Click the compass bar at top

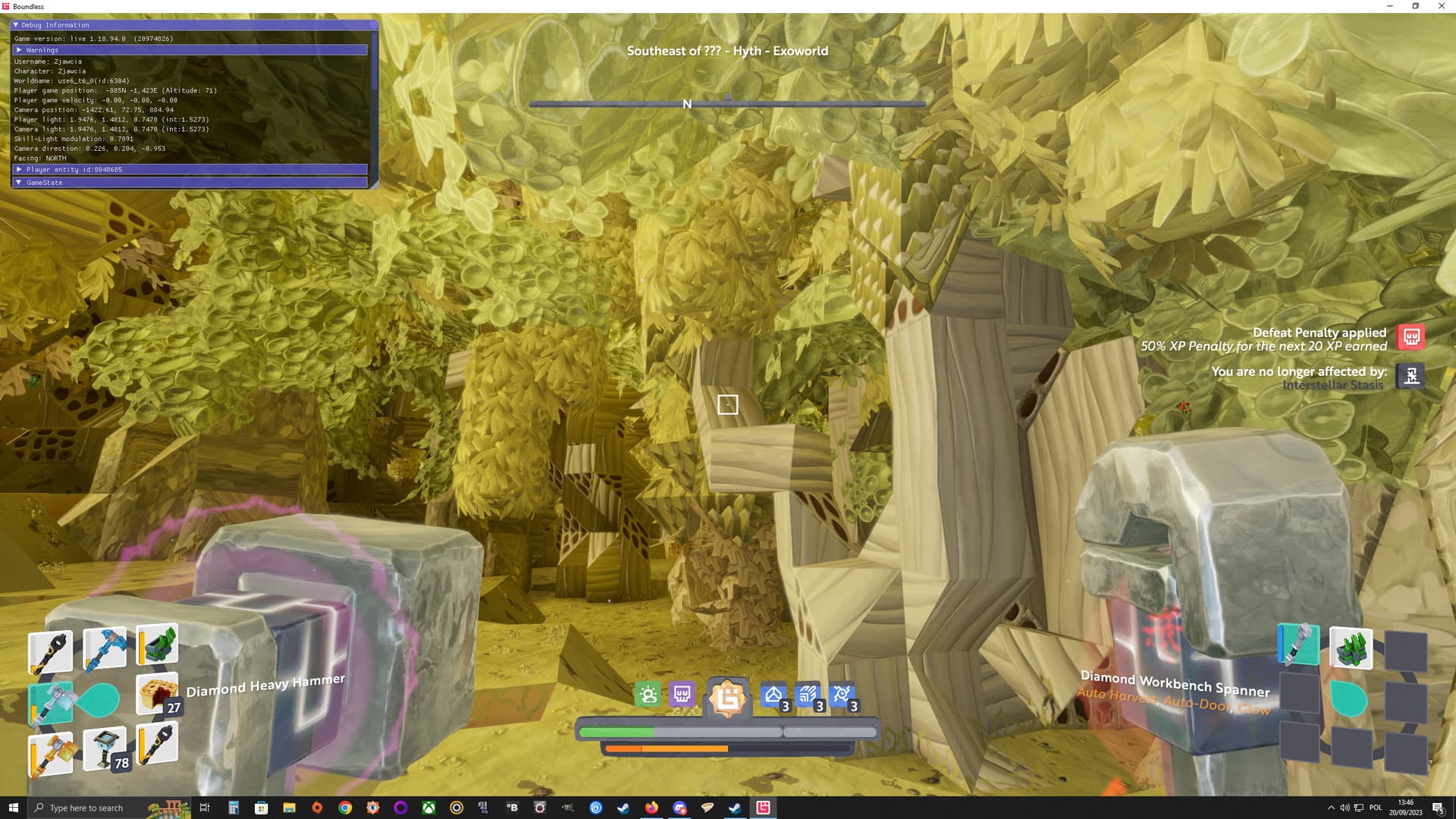(x=727, y=104)
